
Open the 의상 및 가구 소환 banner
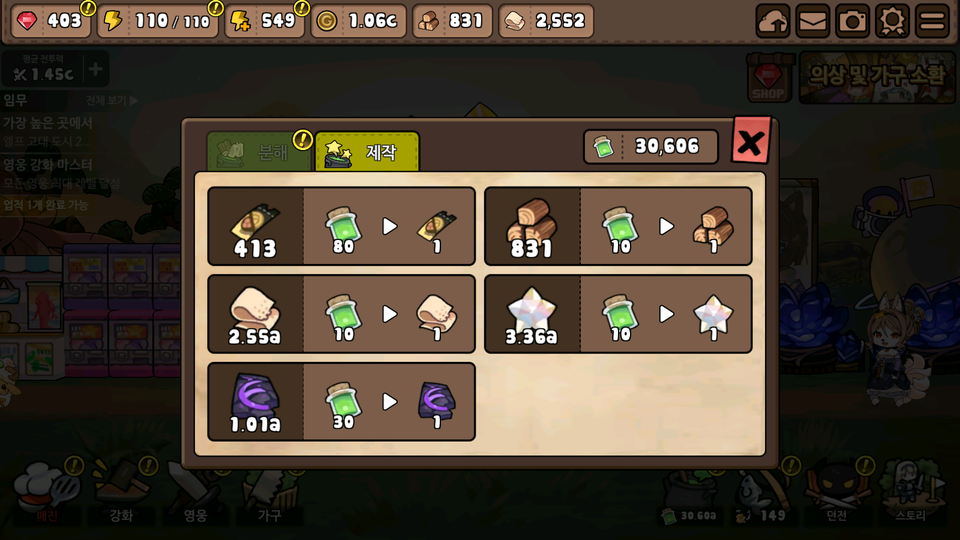click(x=877, y=77)
